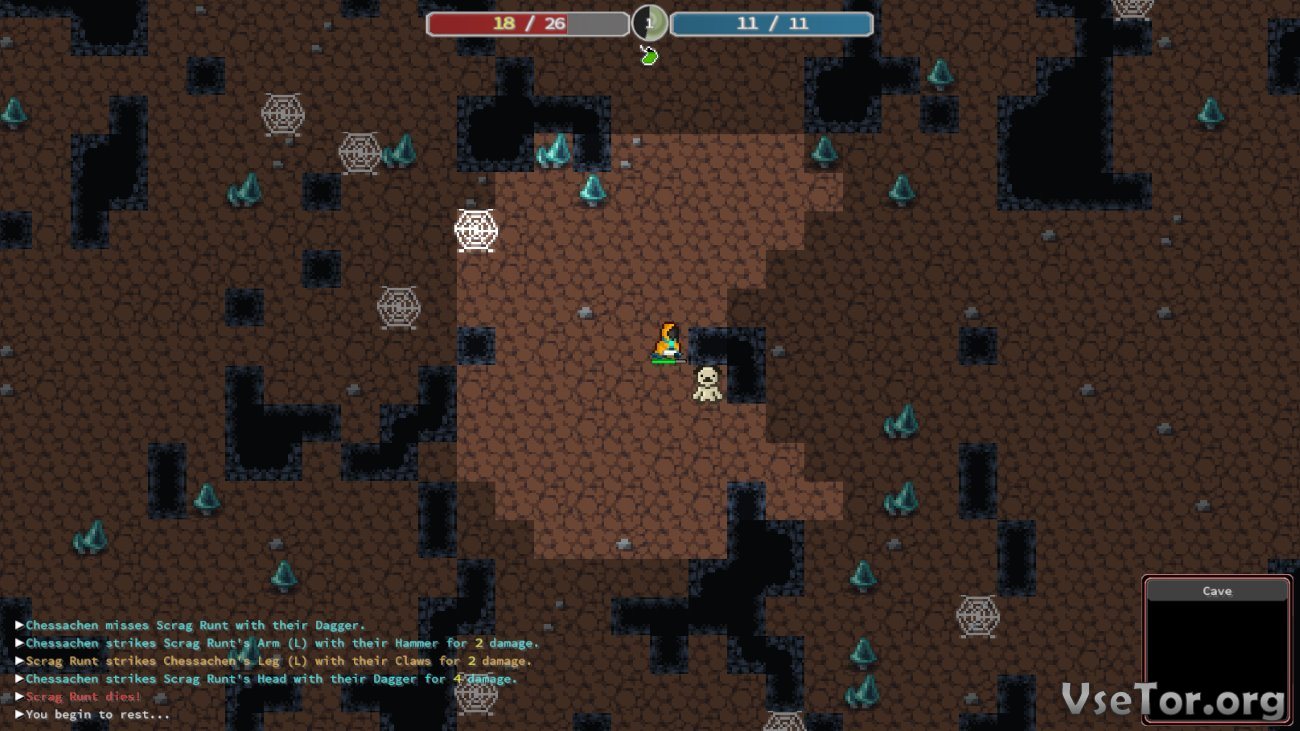This screenshot has height=731, width=1300.
Task: Open the Cave minimap panel
Action: (1216, 650)
